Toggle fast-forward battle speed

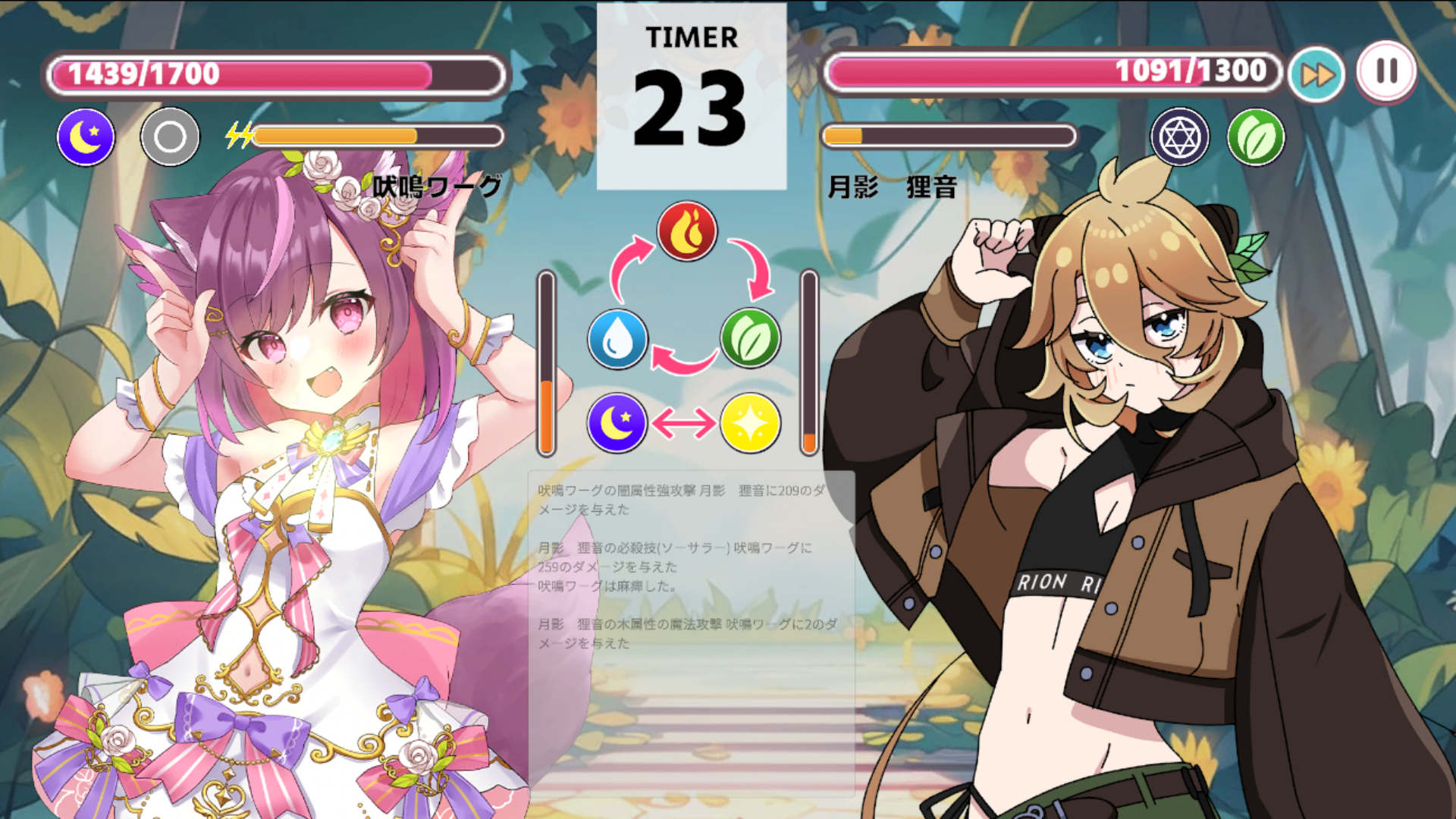pyautogui.click(x=1317, y=74)
